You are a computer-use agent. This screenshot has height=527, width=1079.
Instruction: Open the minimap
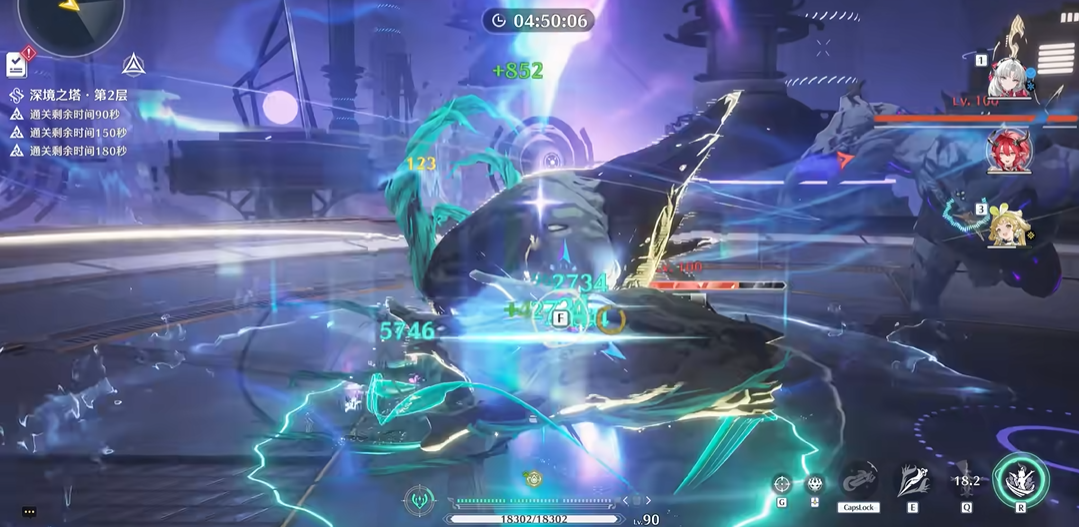click(71, 20)
